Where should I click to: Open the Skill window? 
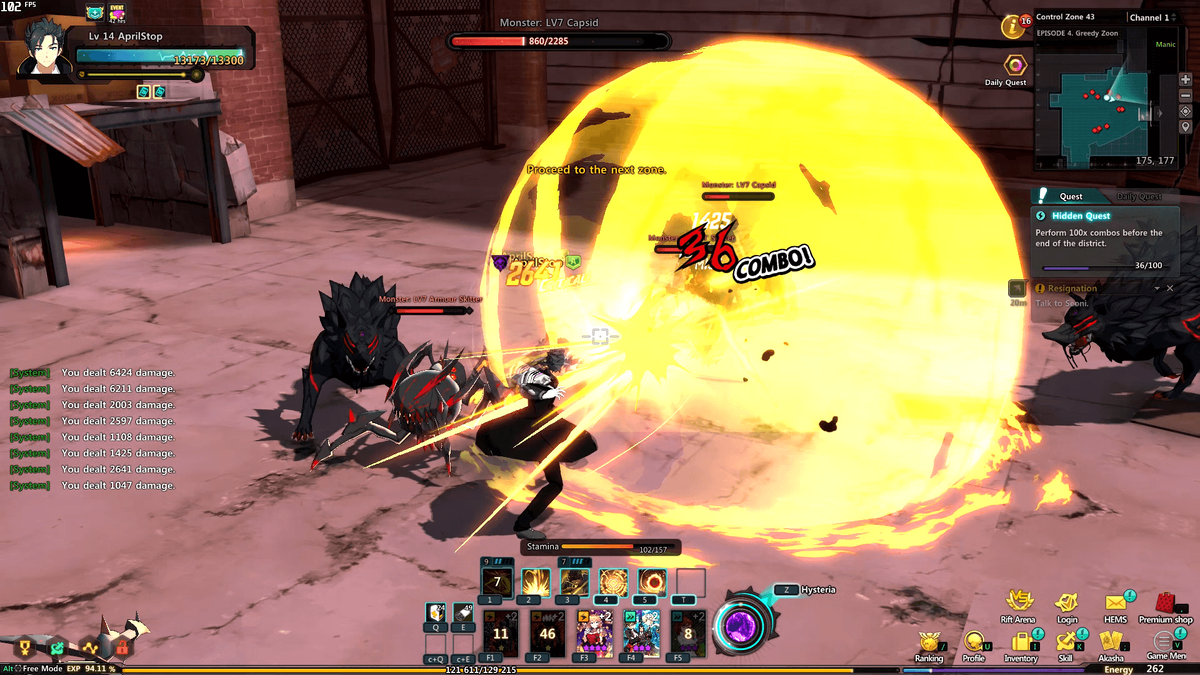pyautogui.click(x=1066, y=642)
